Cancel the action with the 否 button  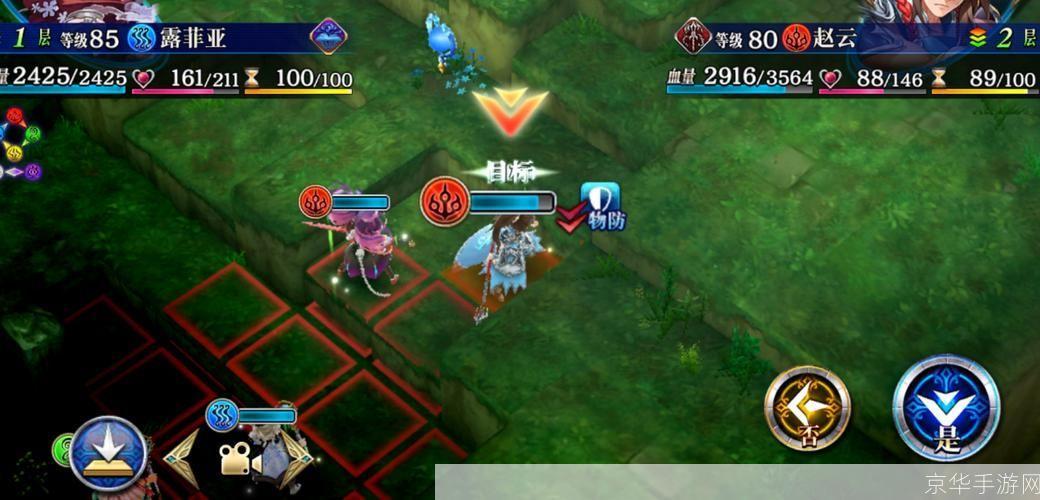[x=807, y=407]
